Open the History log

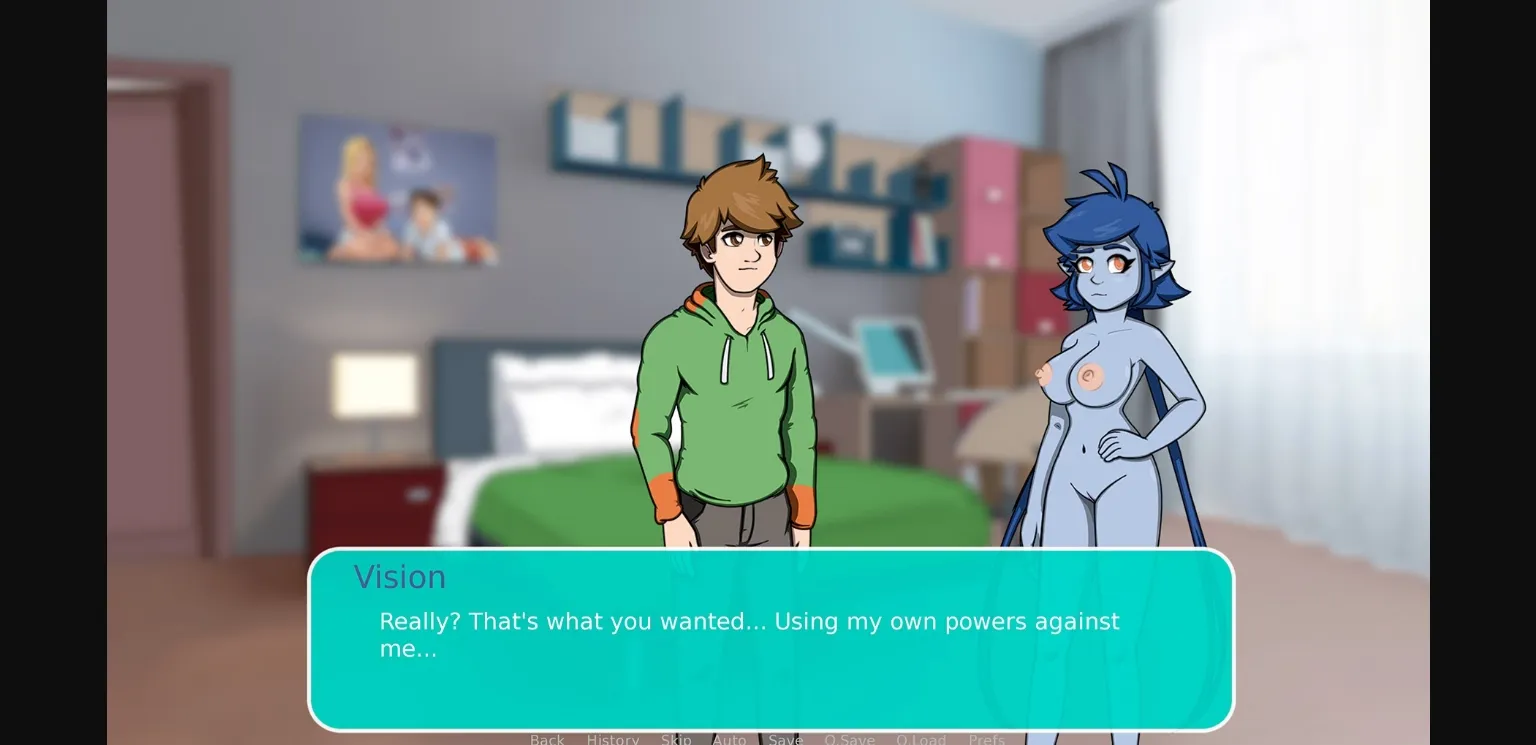coord(612,739)
